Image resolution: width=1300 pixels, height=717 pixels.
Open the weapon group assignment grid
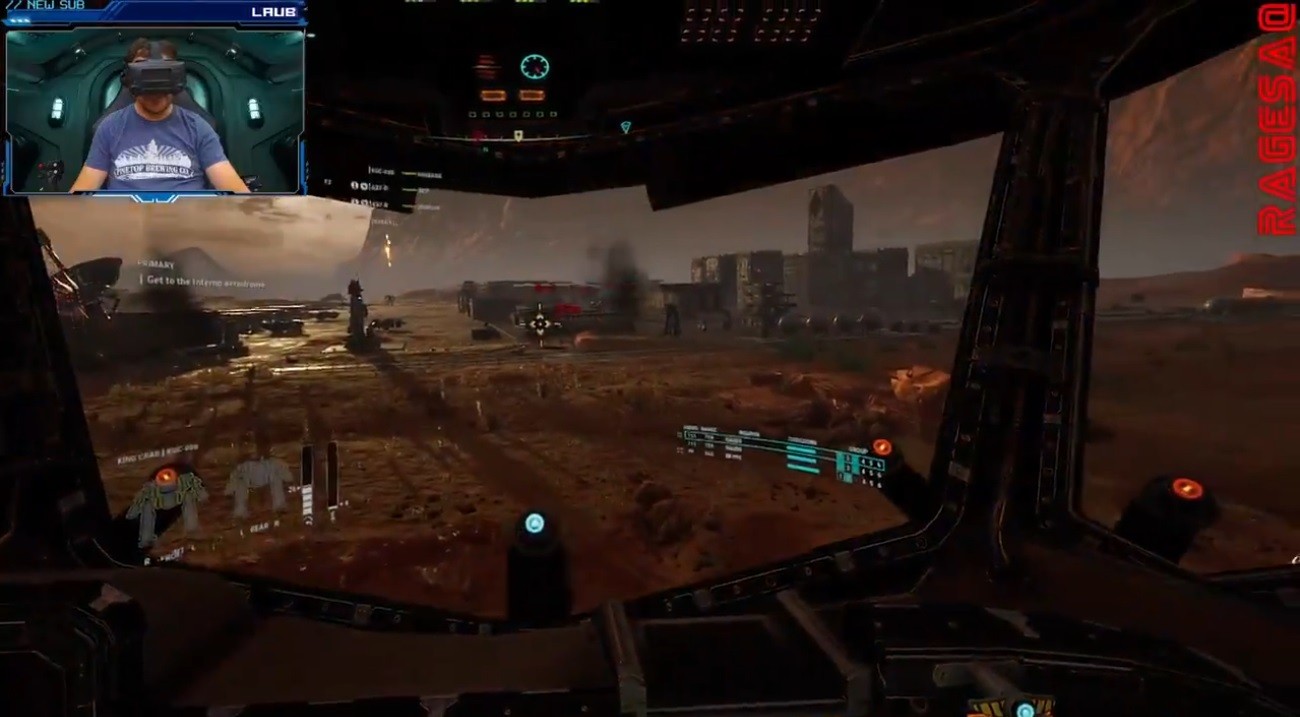(x=860, y=467)
